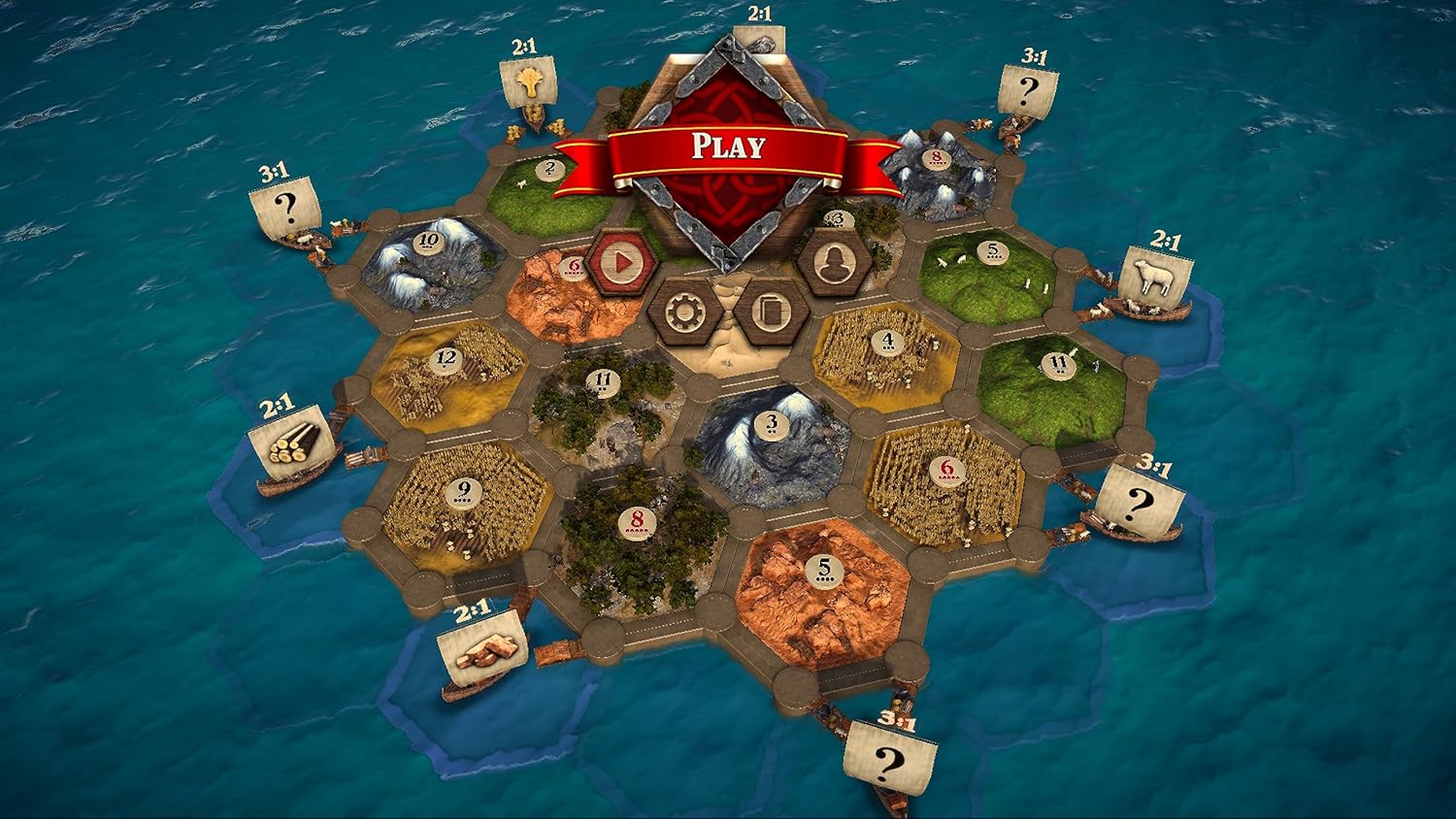Select the 2:1 brick harbor sail

pos(482,644)
